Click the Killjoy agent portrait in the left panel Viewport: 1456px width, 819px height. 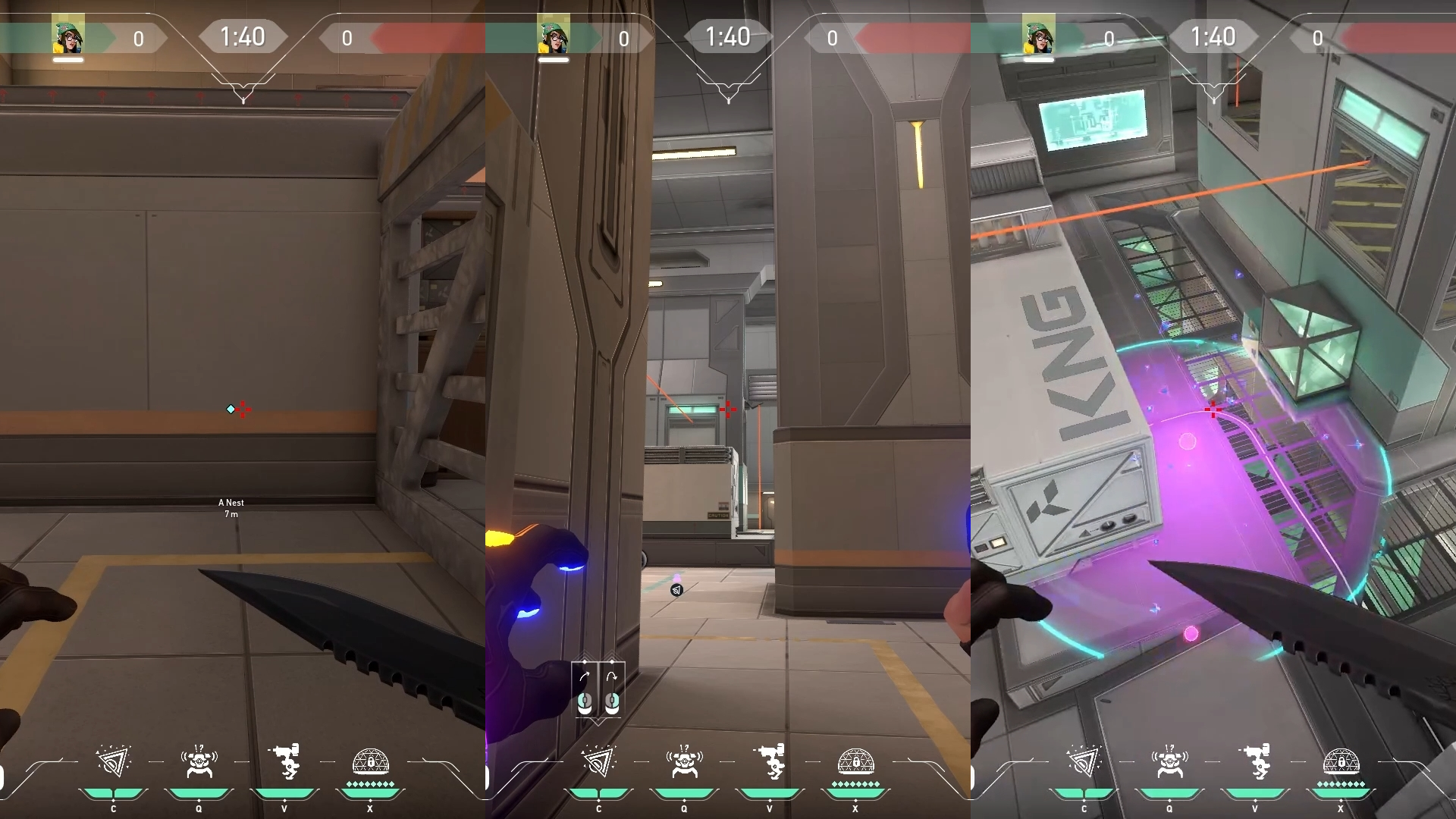pyautogui.click(x=67, y=32)
